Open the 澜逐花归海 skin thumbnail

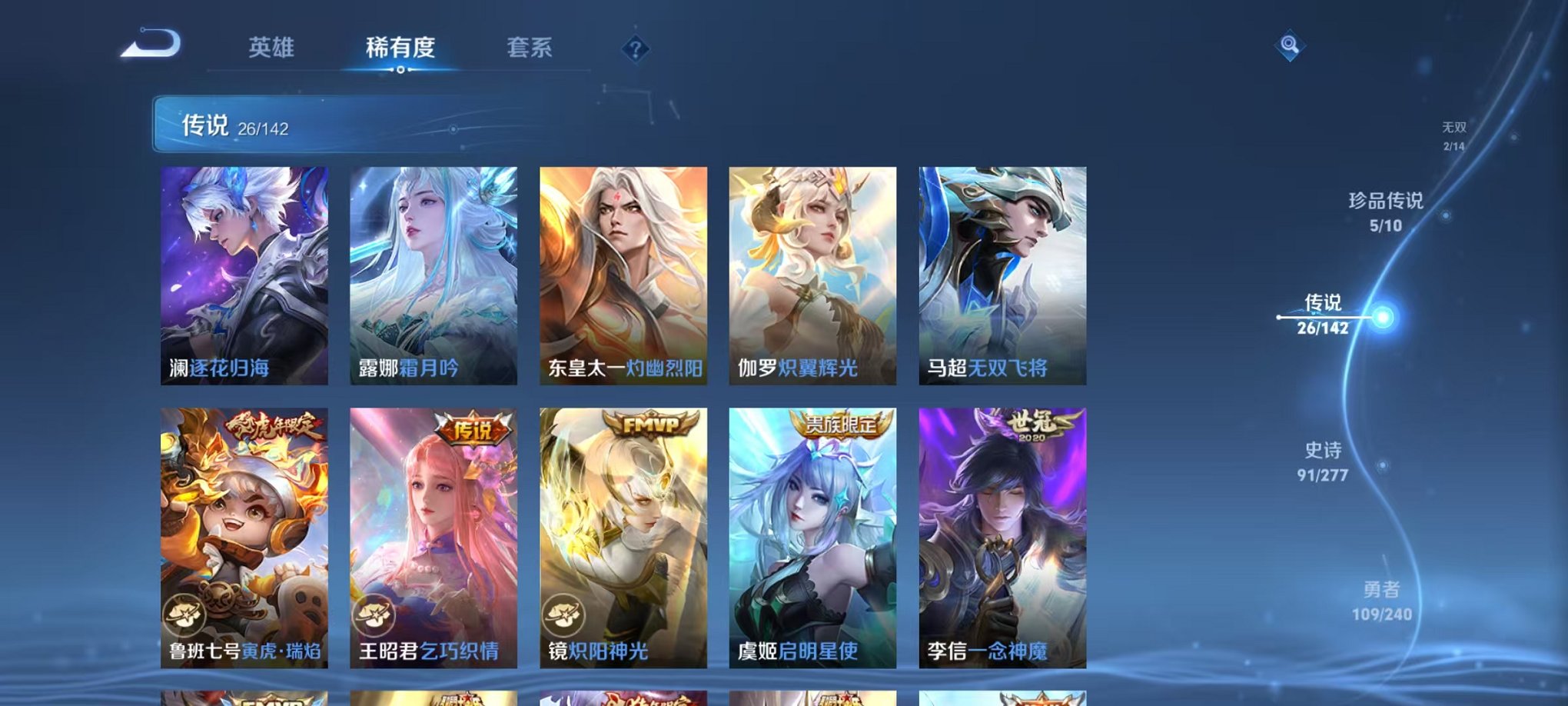tap(246, 277)
